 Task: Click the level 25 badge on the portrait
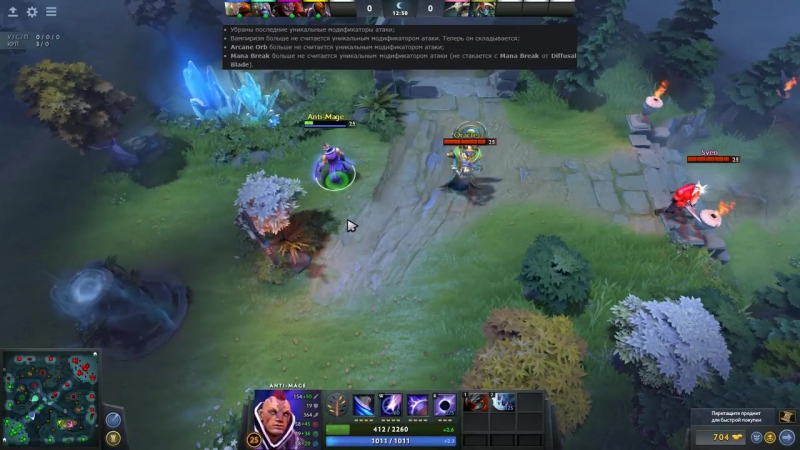pos(253,440)
